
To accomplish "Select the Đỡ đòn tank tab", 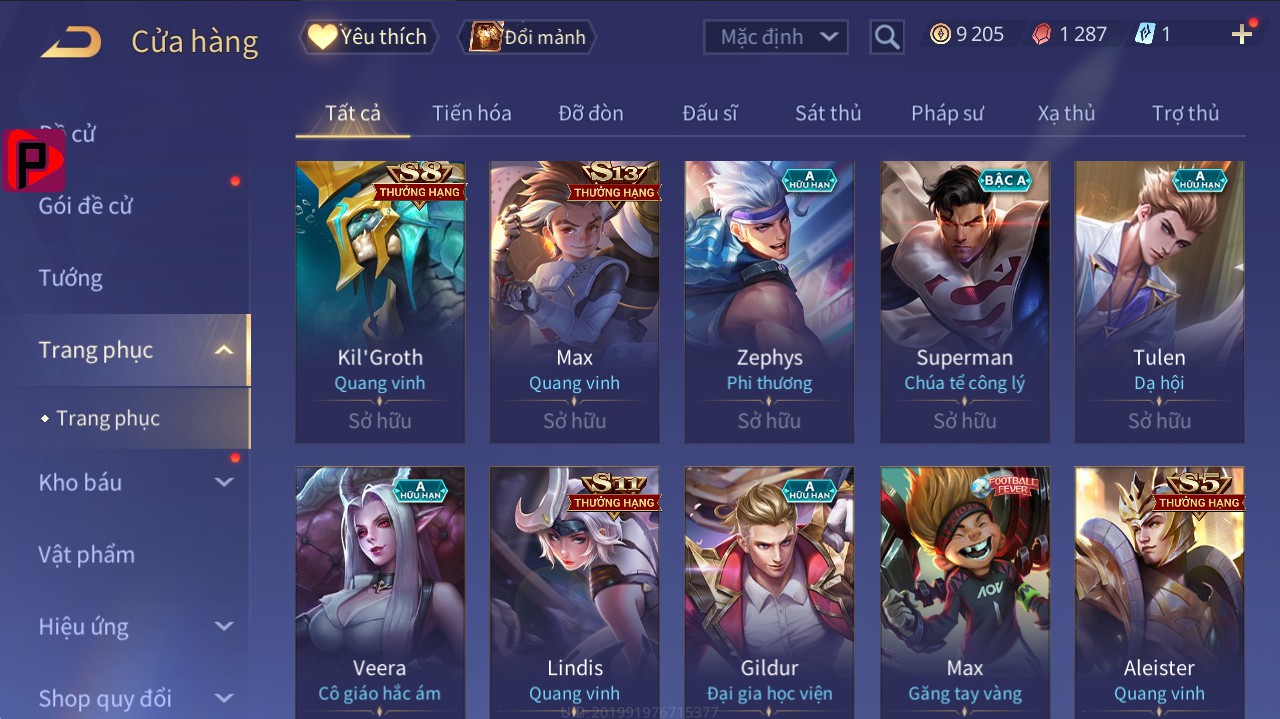I will click(590, 113).
